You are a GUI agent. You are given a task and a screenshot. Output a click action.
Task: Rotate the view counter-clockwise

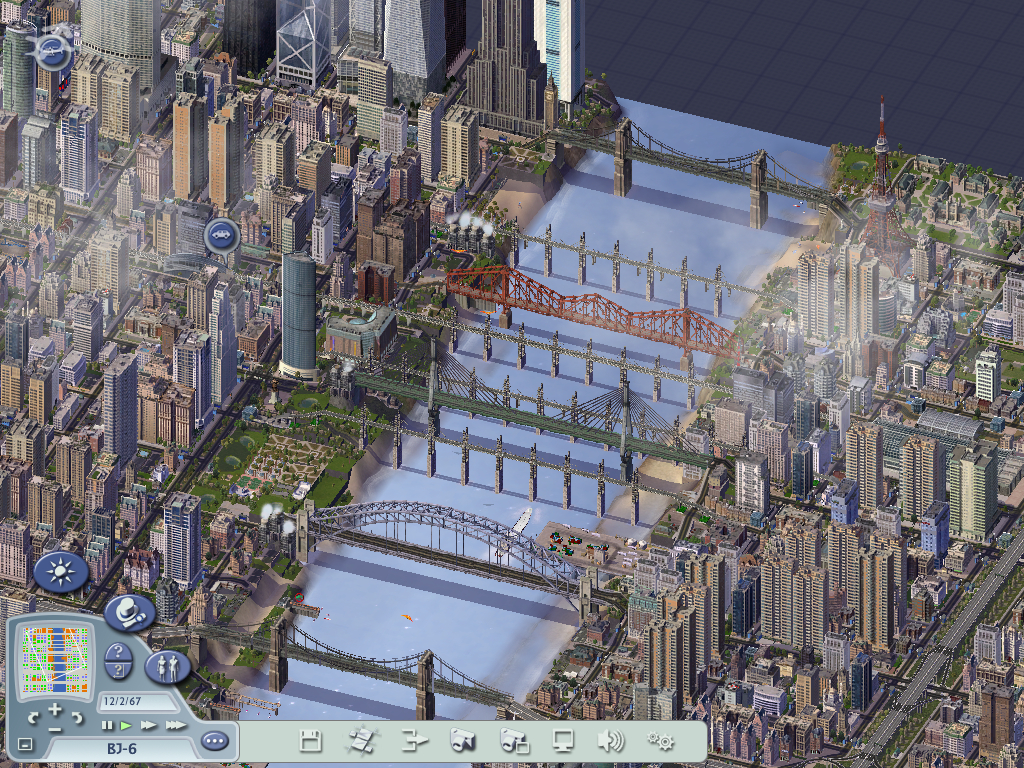point(33,718)
